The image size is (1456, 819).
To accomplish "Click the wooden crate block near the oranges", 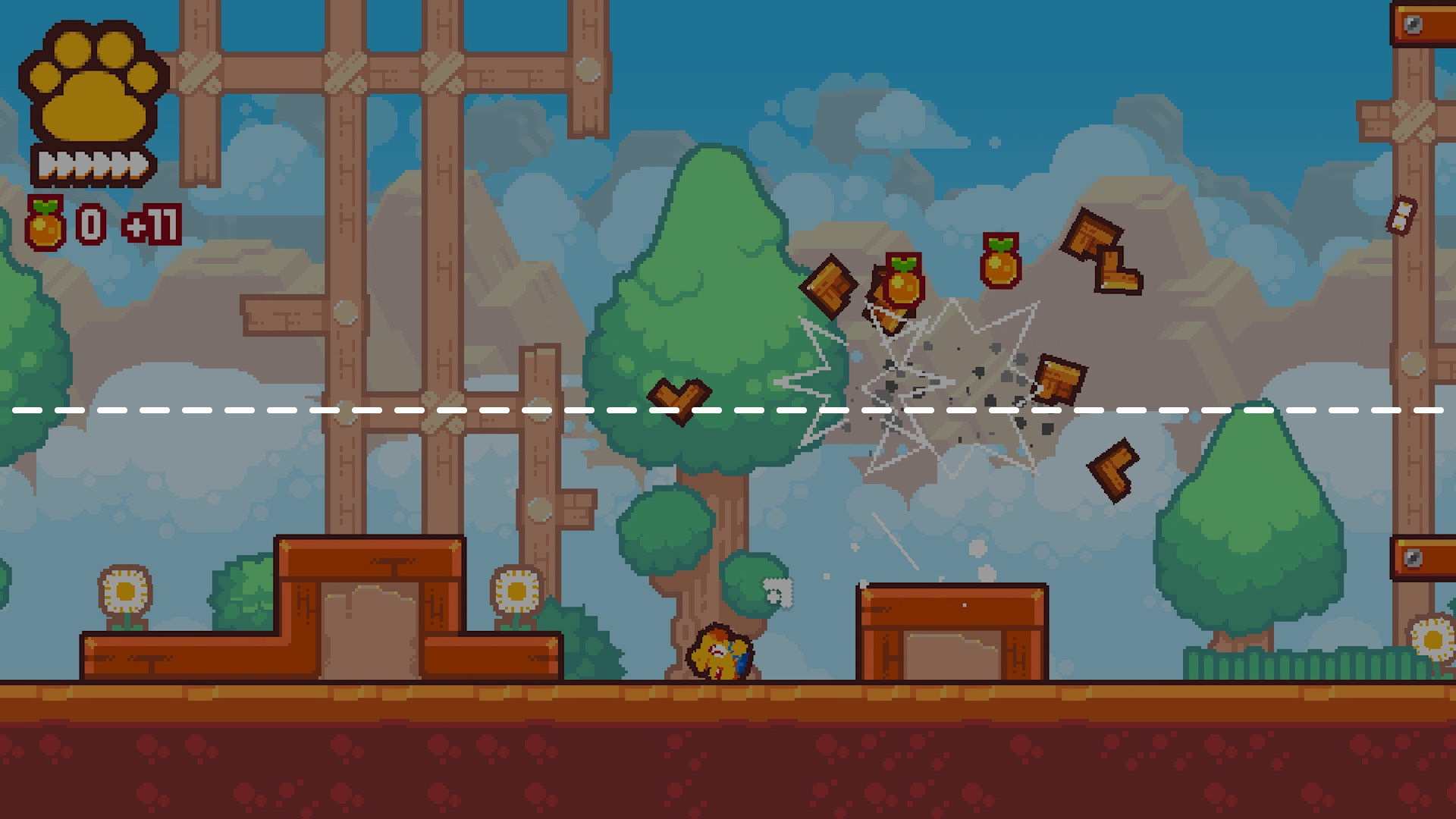I will (830, 288).
